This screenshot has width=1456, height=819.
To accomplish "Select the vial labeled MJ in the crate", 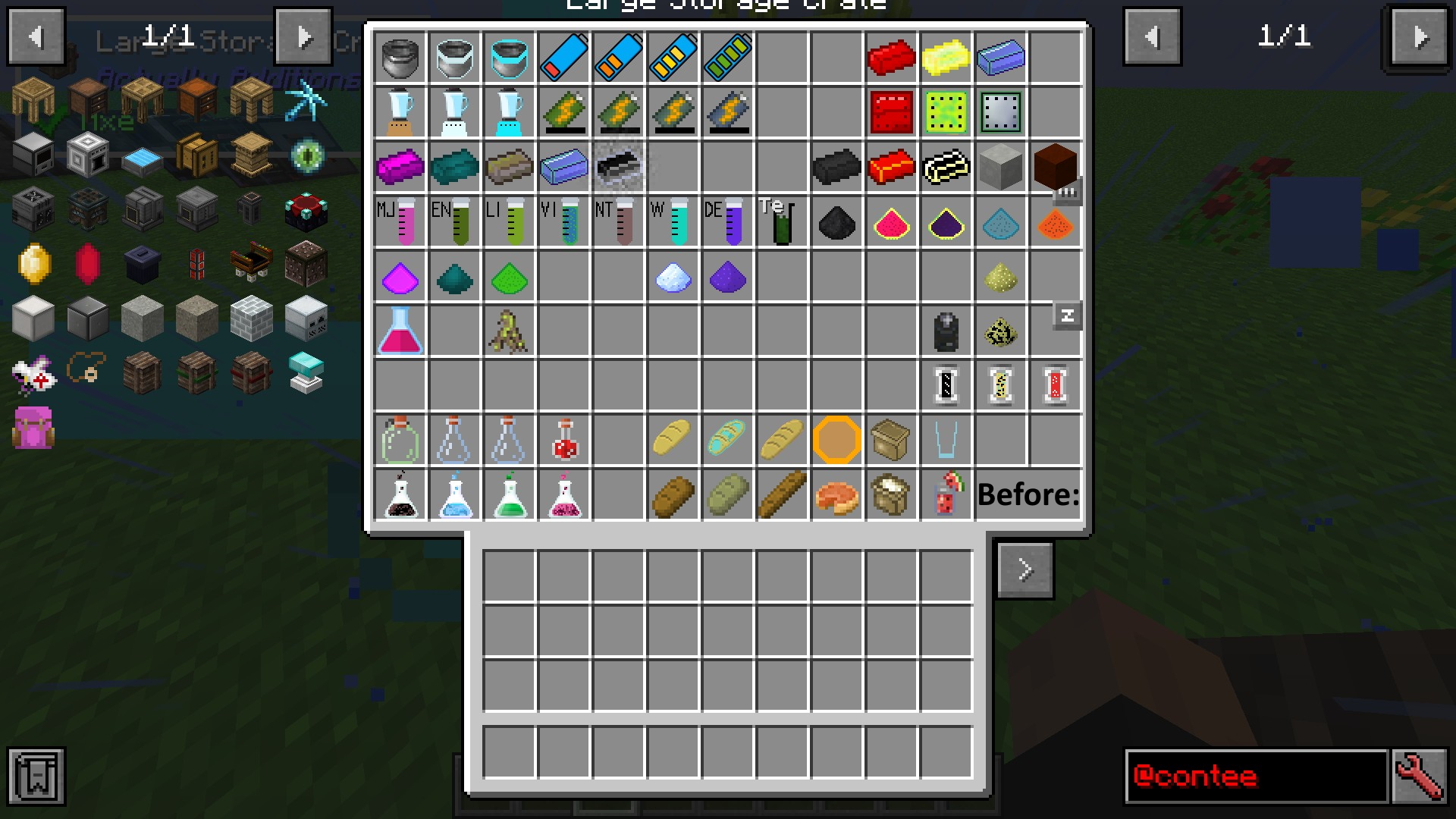I will pos(400,222).
